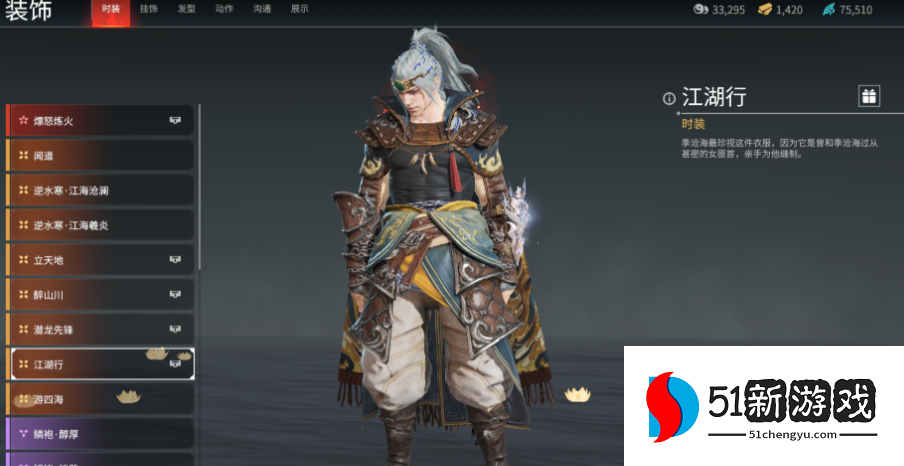Screen dimensions: 904x466
Task: Select the 沟通 communication tab
Action: point(262,9)
